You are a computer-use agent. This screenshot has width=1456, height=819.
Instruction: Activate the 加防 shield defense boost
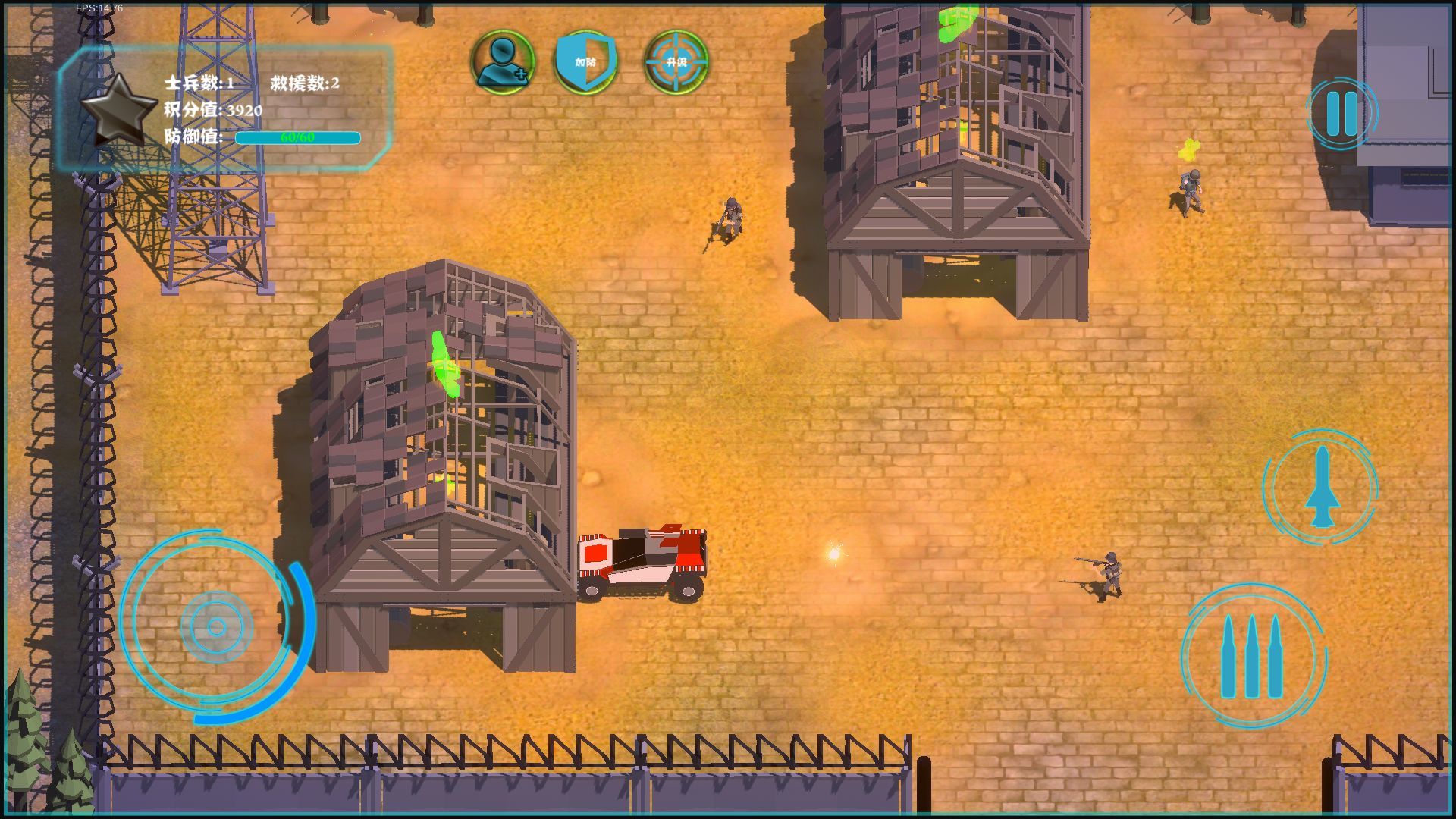586,61
